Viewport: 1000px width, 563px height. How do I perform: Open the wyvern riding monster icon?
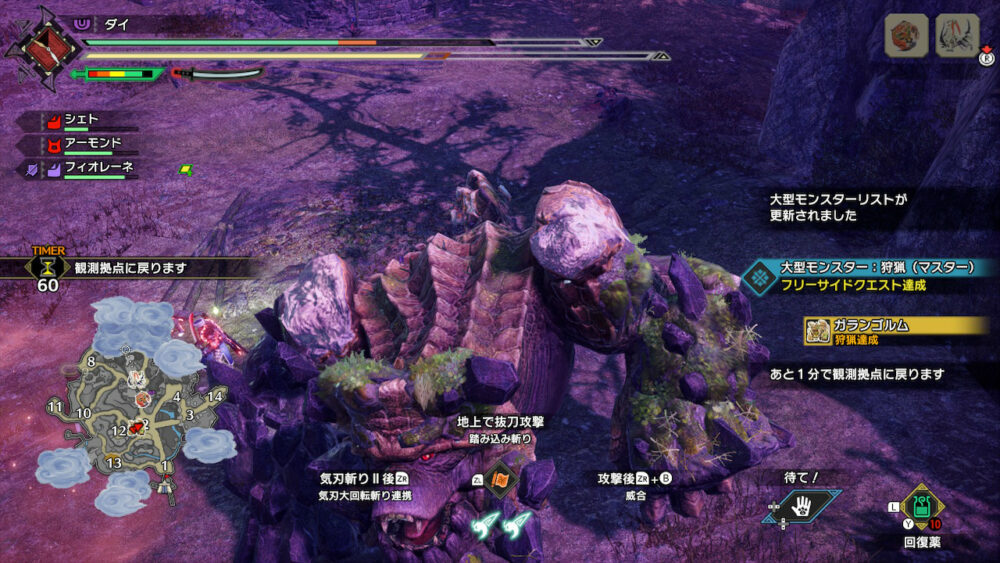point(956,36)
